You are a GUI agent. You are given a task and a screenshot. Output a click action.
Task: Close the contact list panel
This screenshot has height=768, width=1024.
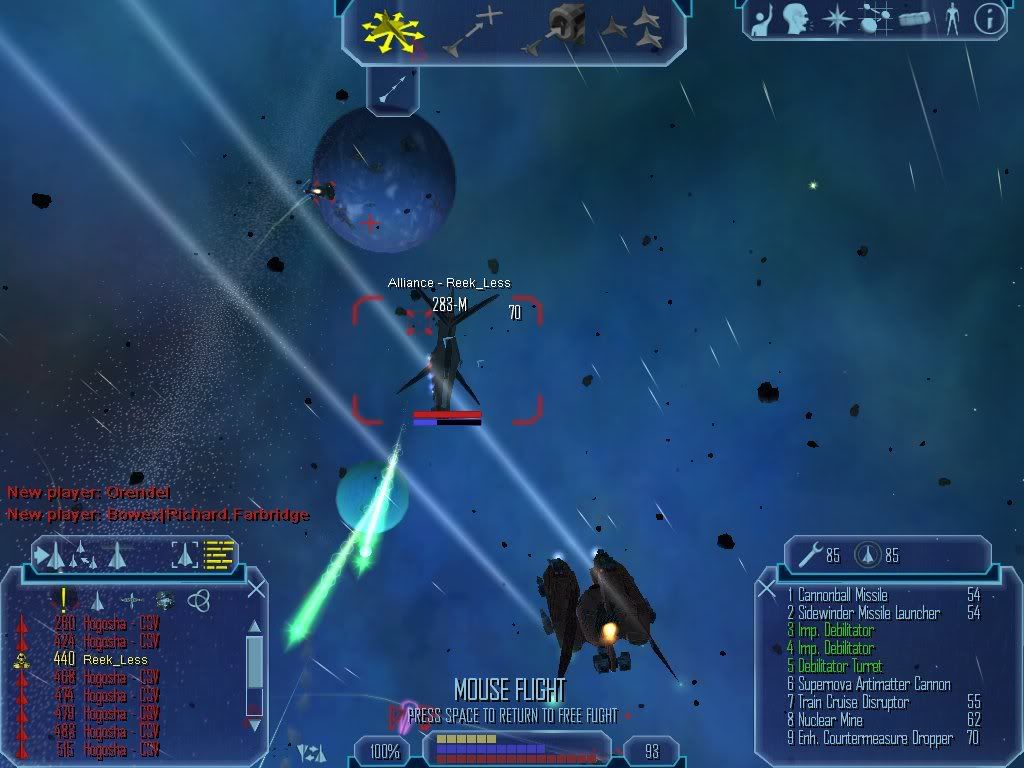[256, 590]
